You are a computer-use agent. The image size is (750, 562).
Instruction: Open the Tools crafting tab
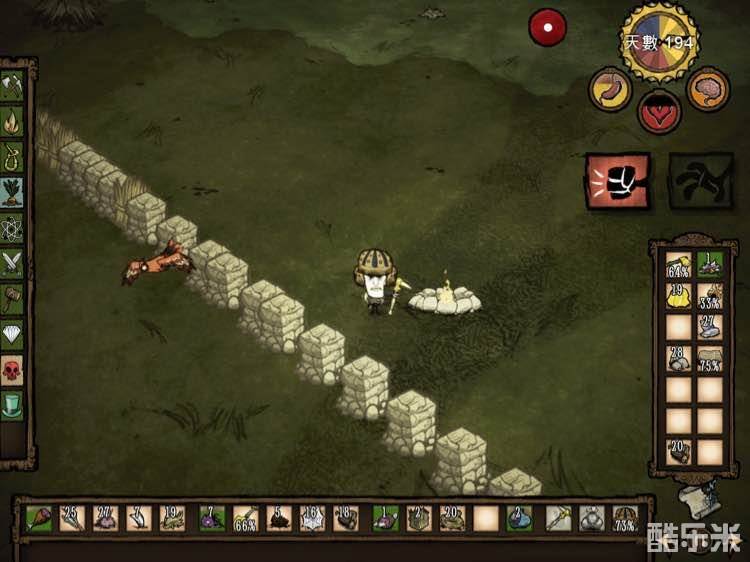(x=13, y=86)
